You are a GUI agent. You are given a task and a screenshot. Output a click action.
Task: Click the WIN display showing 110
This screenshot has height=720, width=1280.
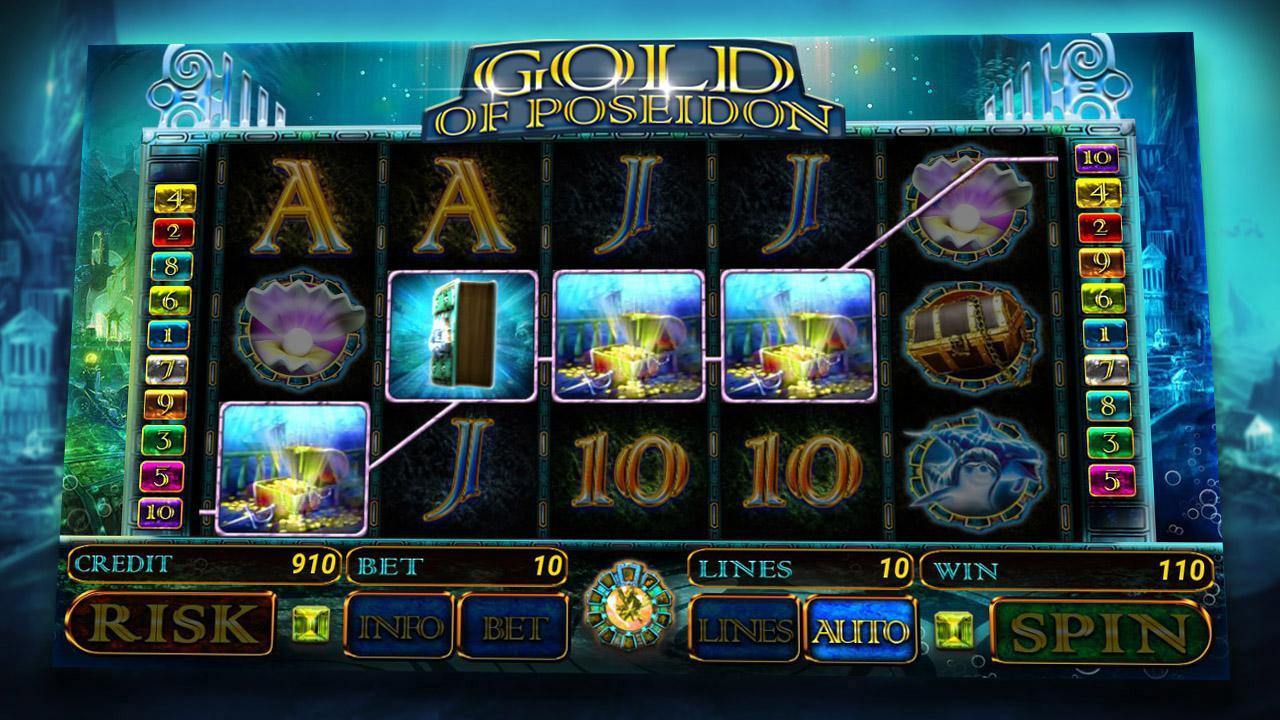tap(1060, 568)
